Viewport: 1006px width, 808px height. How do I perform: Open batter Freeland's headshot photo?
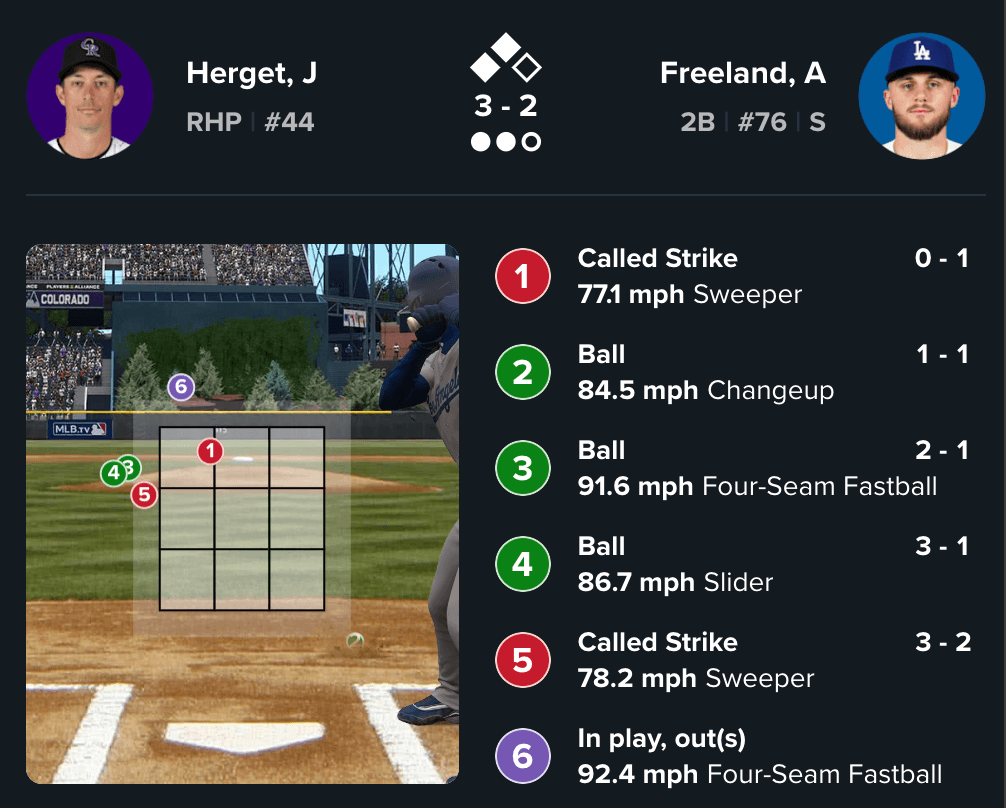click(921, 96)
